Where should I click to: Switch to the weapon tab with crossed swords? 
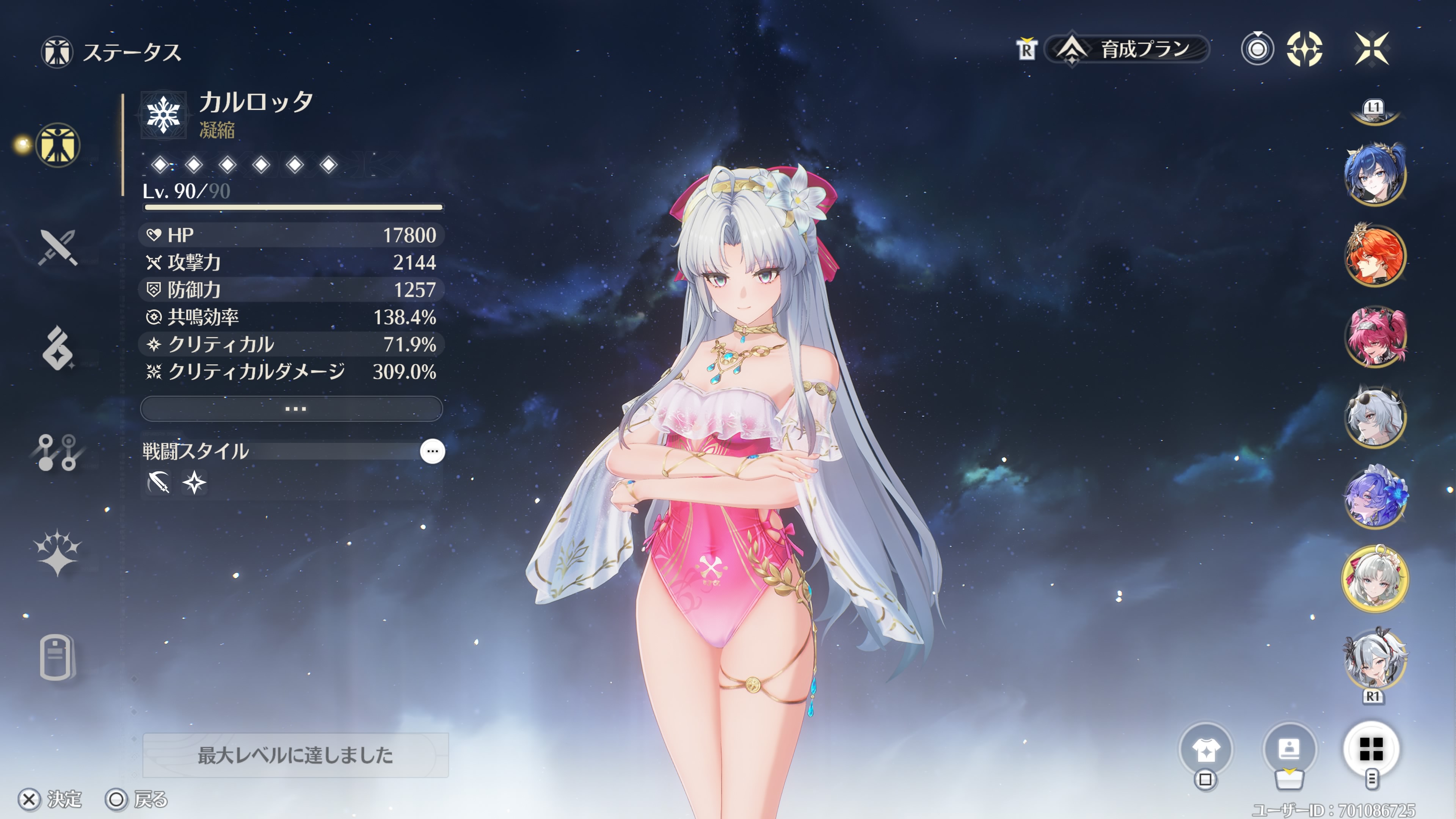coord(58,248)
